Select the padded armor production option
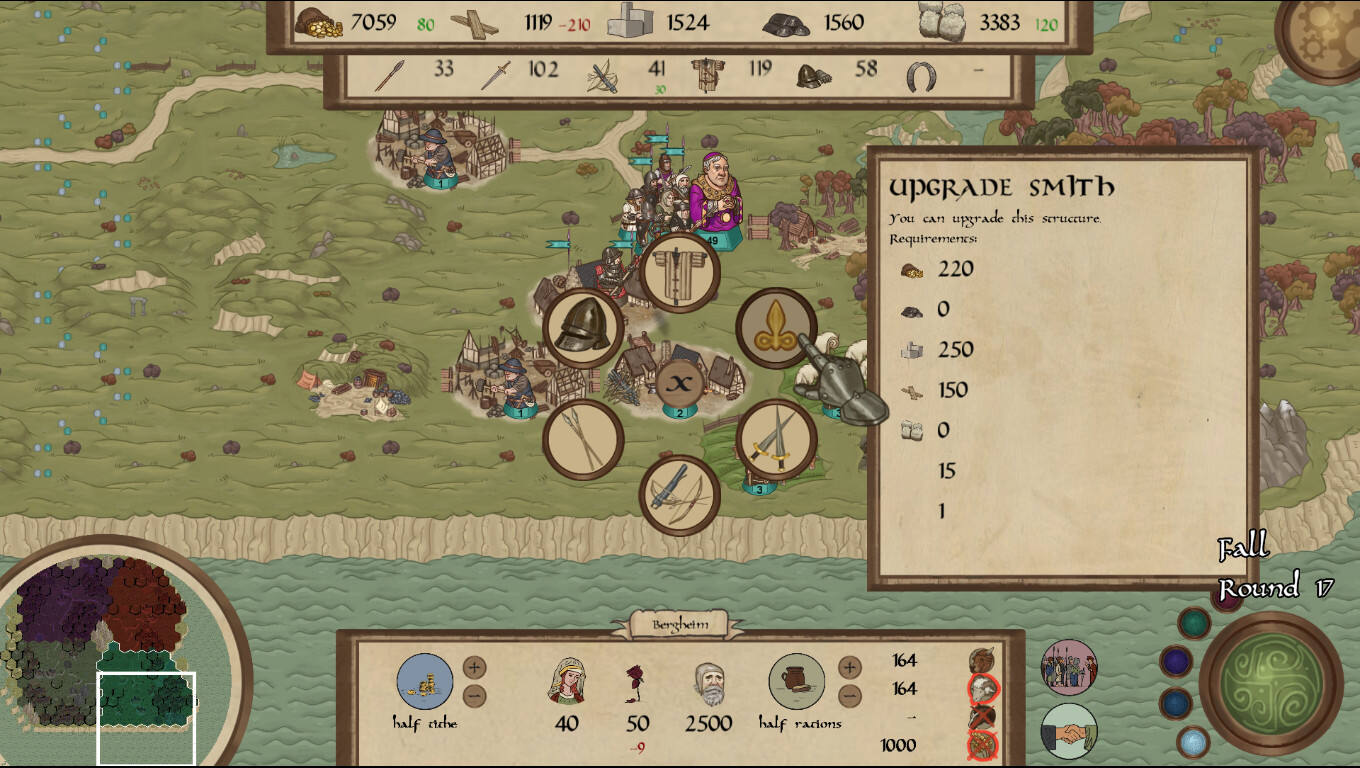The width and height of the screenshot is (1360, 768). click(x=679, y=272)
